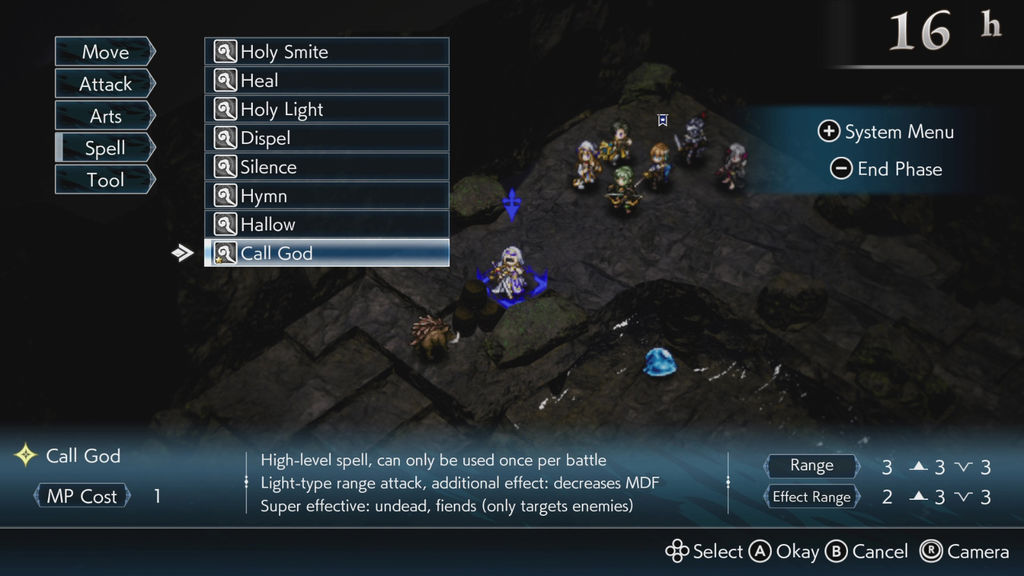
Task: Pick the Dispel spell
Action: click(327, 138)
